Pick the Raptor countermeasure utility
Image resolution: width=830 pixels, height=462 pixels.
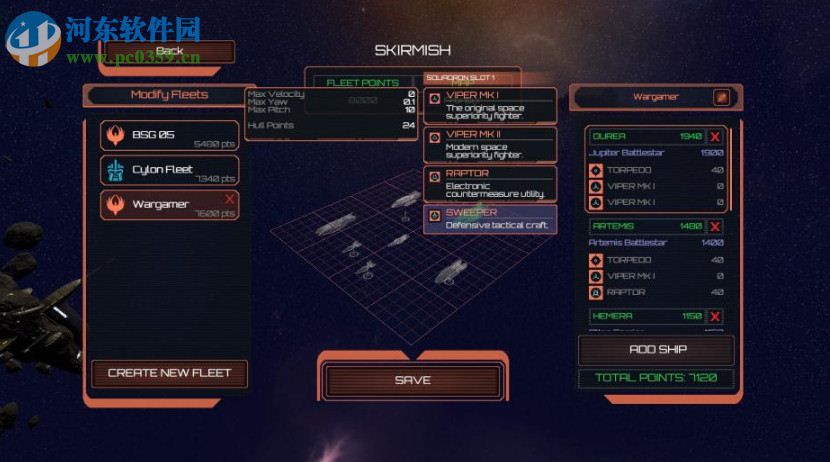pos(490,183)
